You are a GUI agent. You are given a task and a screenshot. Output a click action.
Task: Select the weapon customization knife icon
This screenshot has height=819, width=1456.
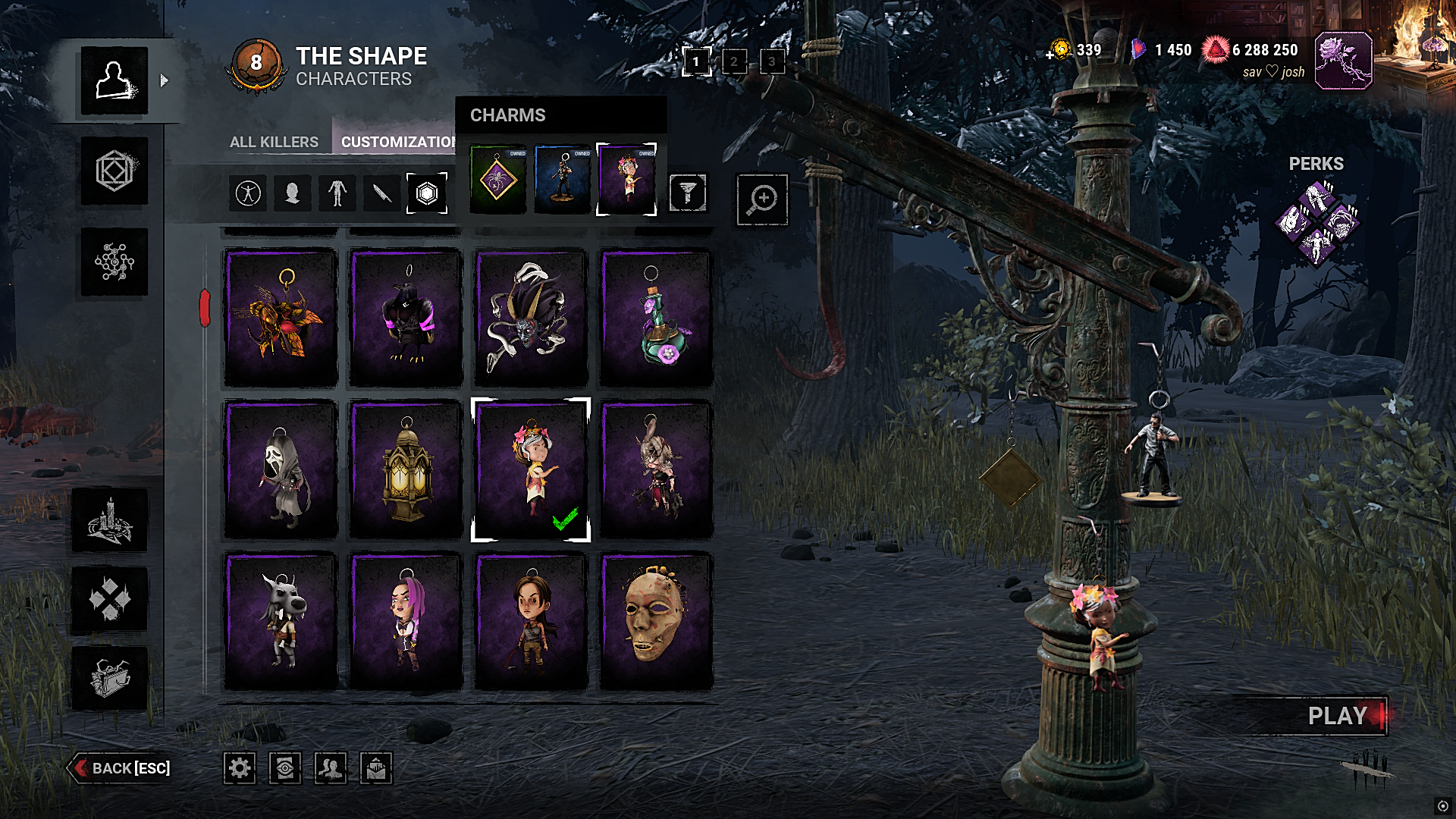pyautogui.click(x=383, y=193)
